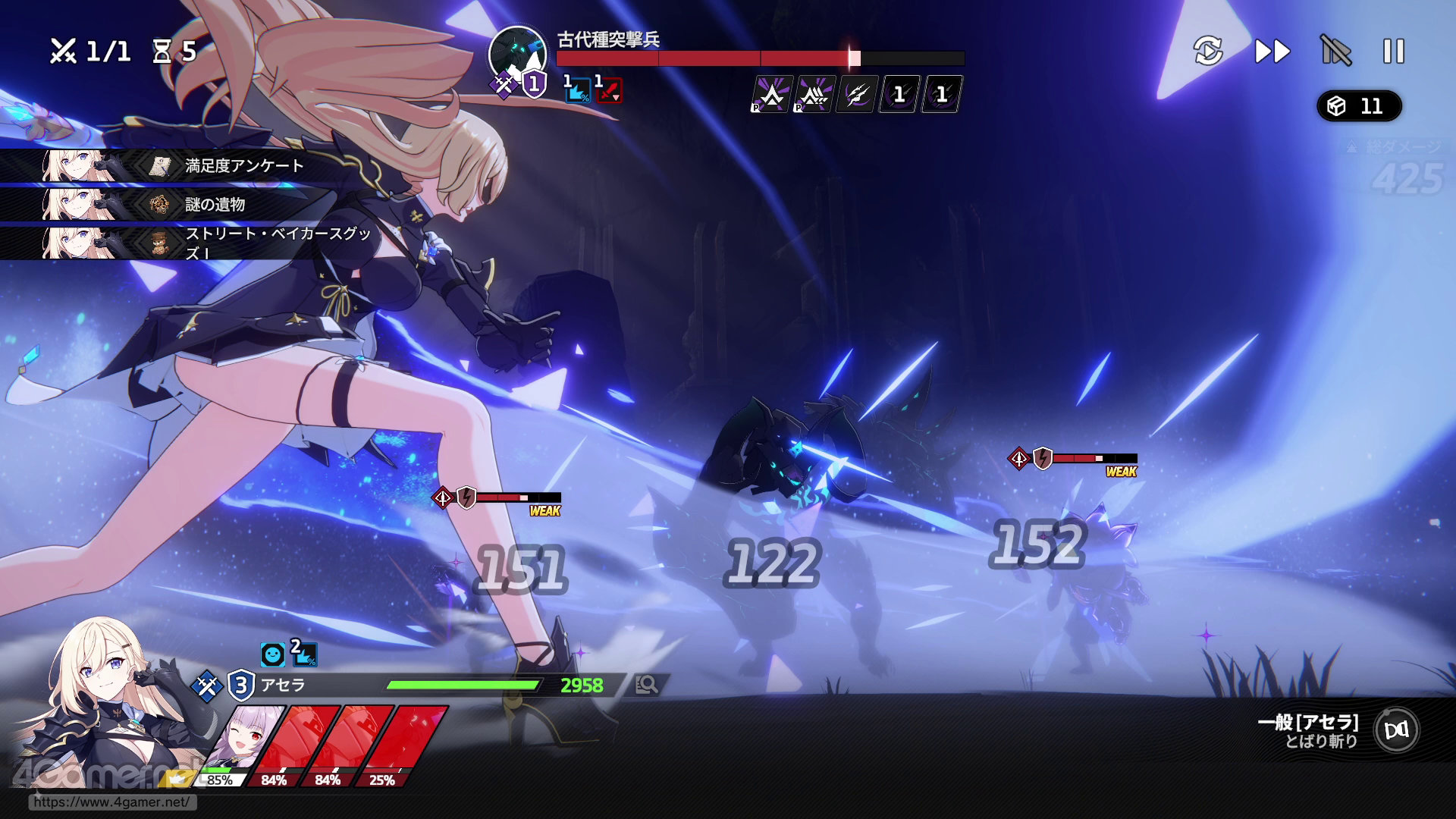
Task: Inspect the boss's red sword debuff icon
Action: point(608,90)
